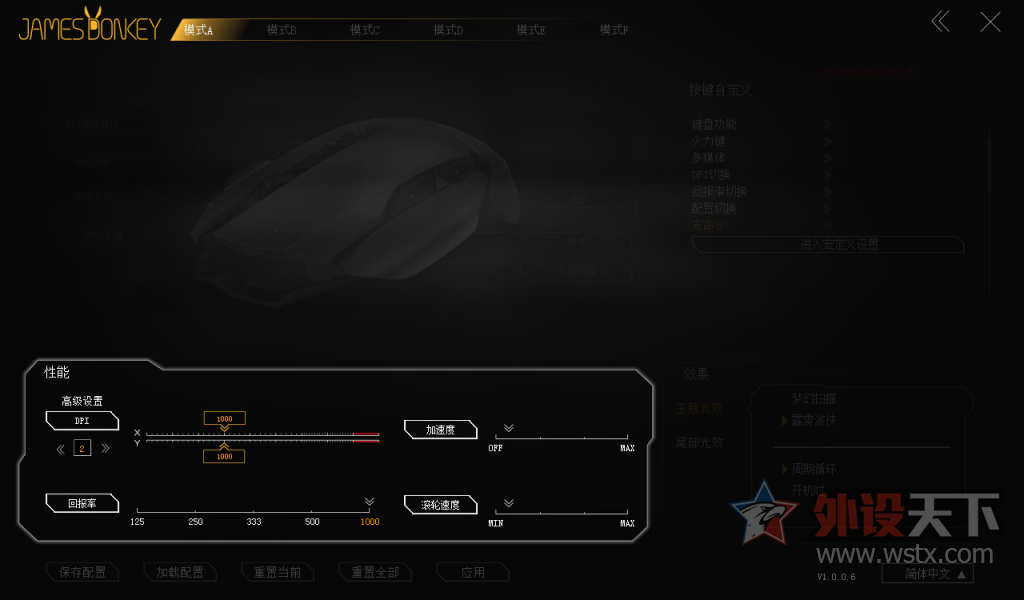
Task: Open the 模式C profile tab
Action: (x=365, y=31)
